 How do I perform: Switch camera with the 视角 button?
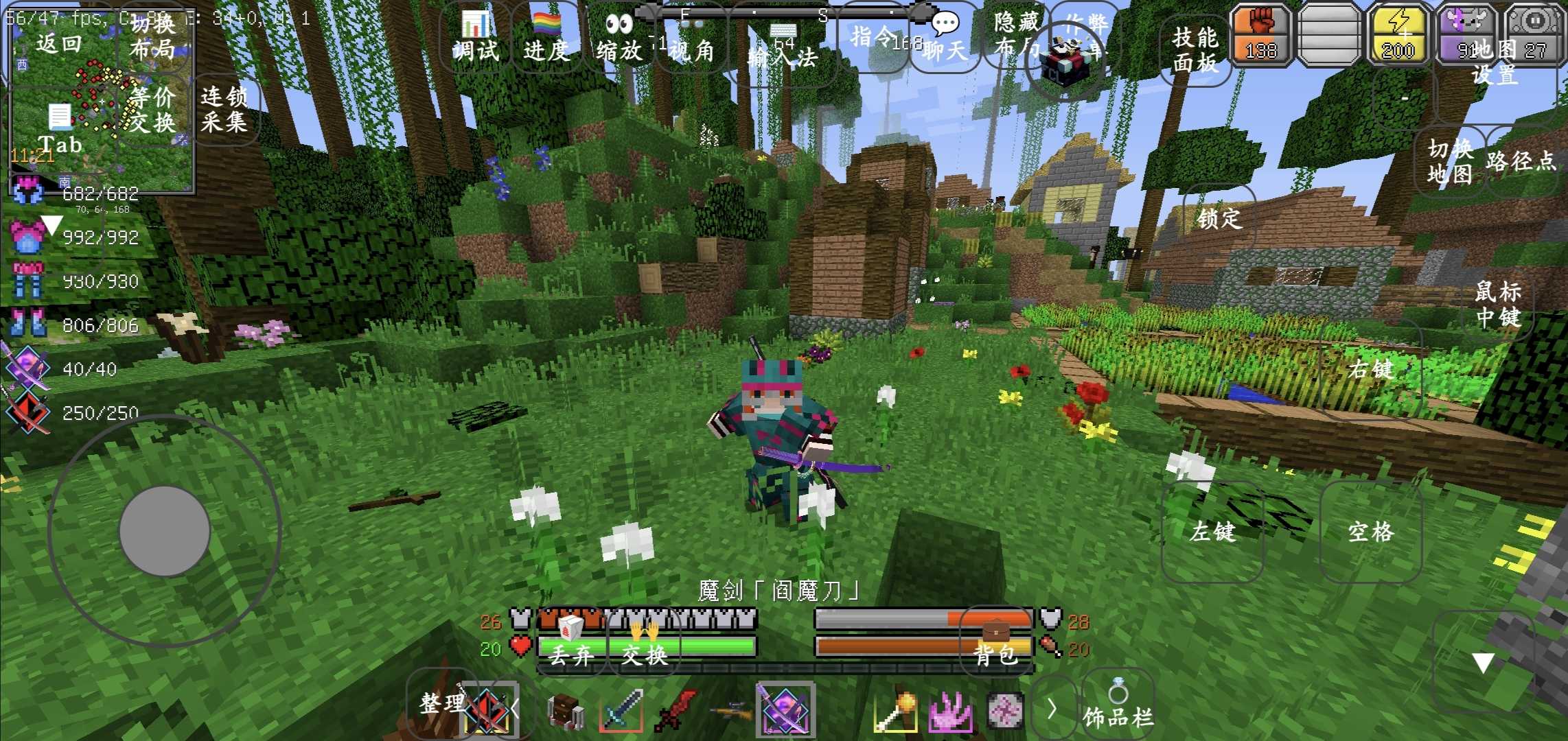pos(691,43)
